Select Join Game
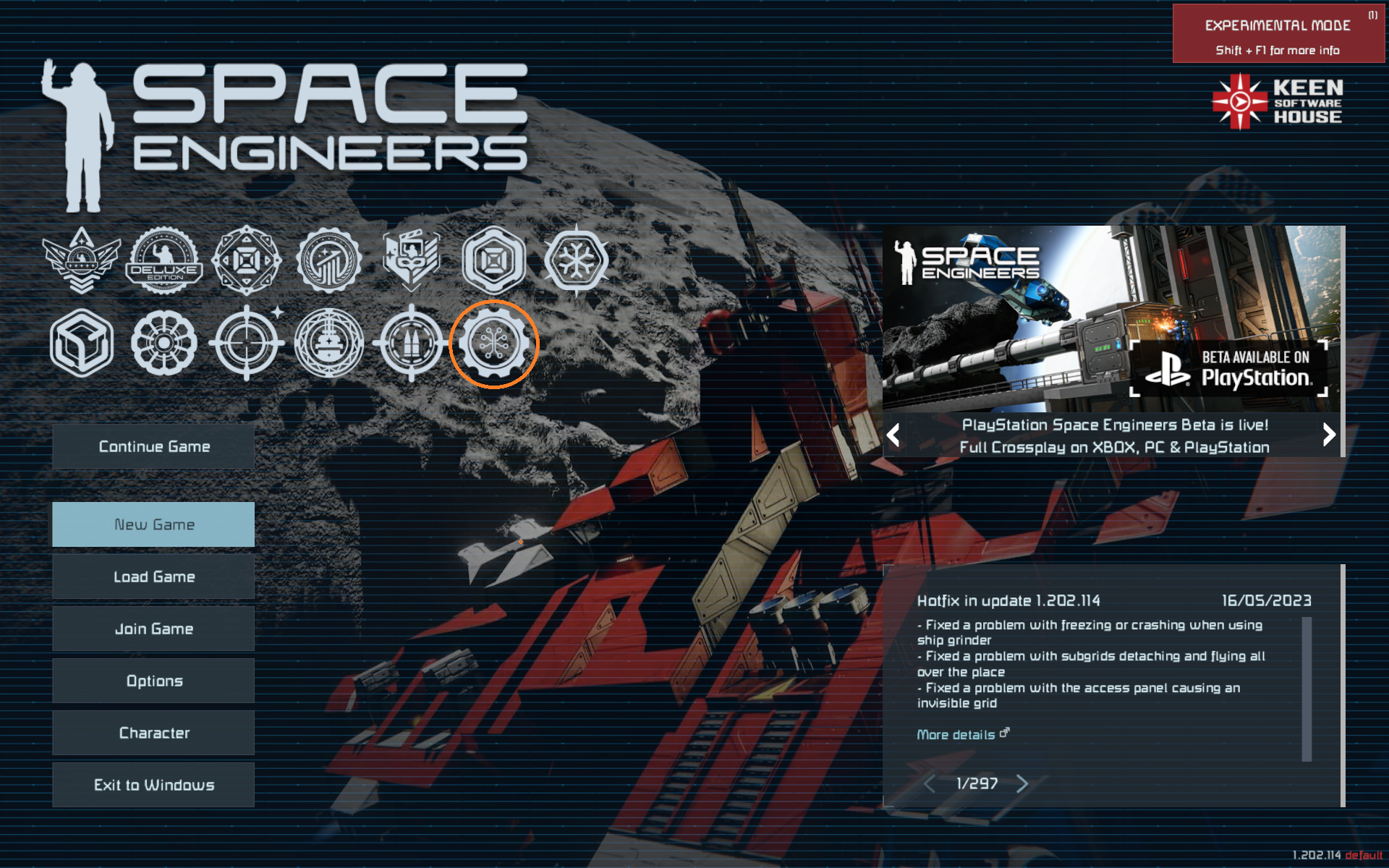Image resolution: width=1389 pixels, height=868 pixels. (153, 629)
